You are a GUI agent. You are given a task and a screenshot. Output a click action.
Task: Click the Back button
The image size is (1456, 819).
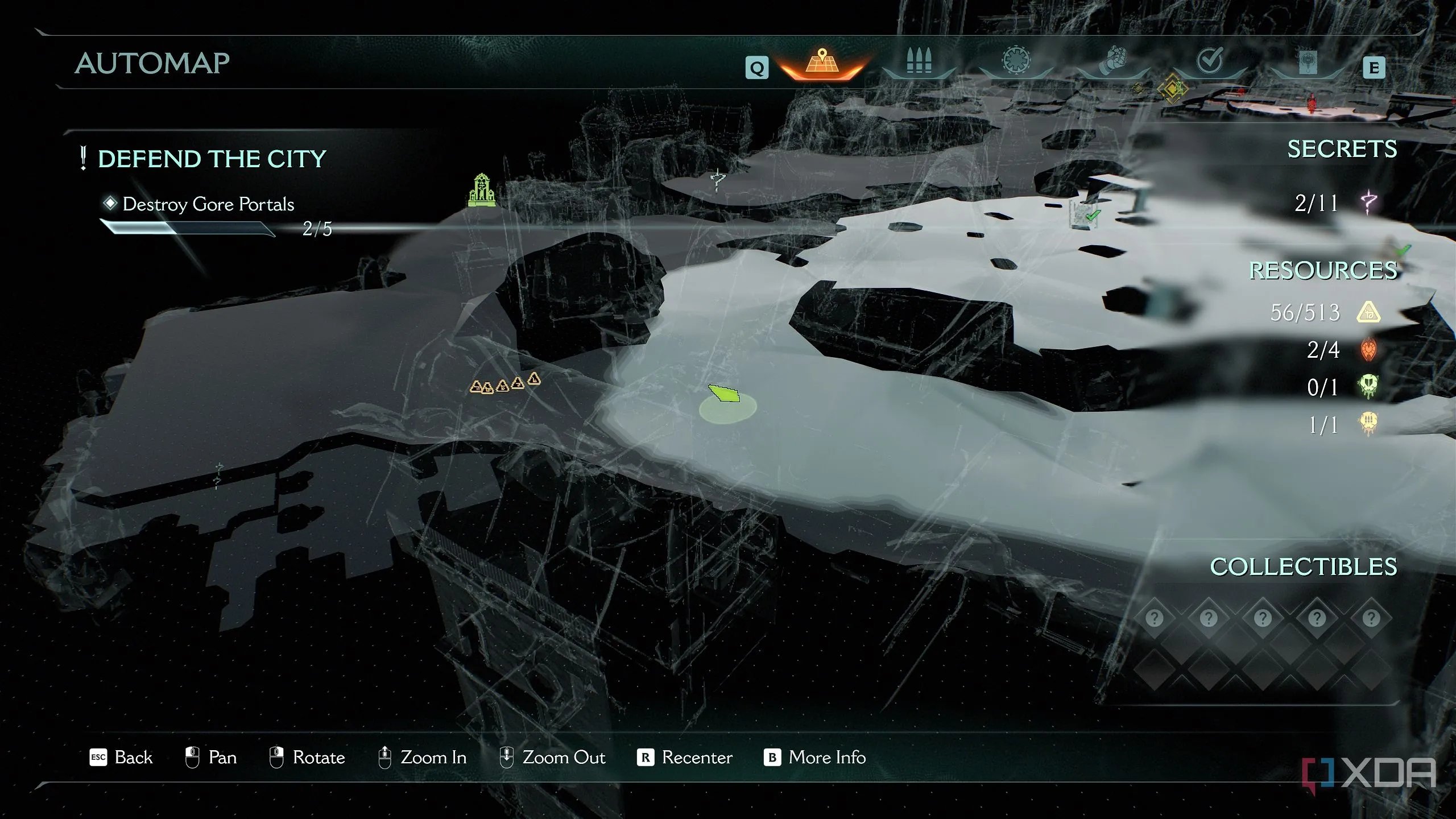coord(122,758)
